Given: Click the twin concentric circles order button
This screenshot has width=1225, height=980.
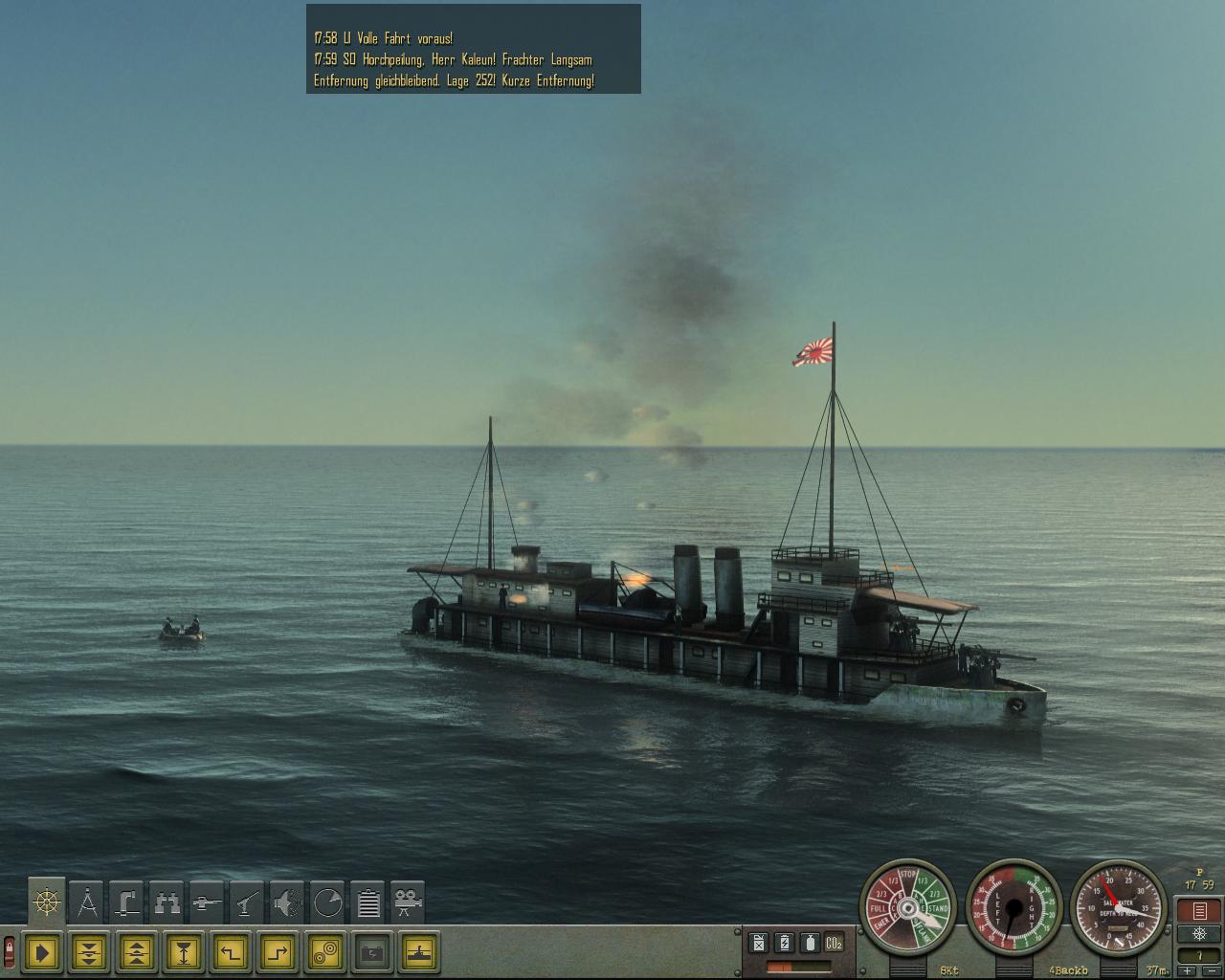Looking at the screenshot, I should (326, 952).
